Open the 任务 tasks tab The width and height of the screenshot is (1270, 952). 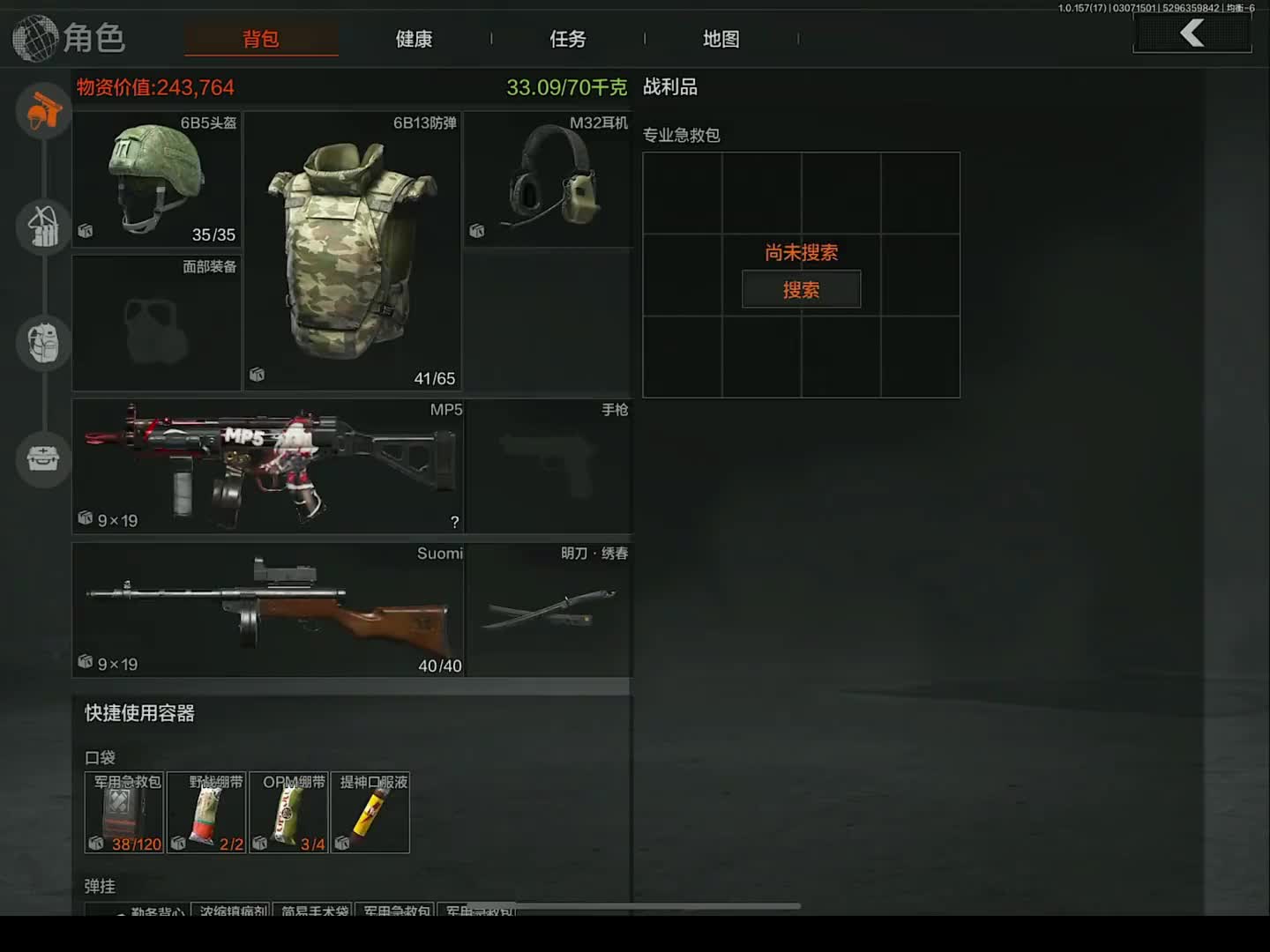click(567, 39)
